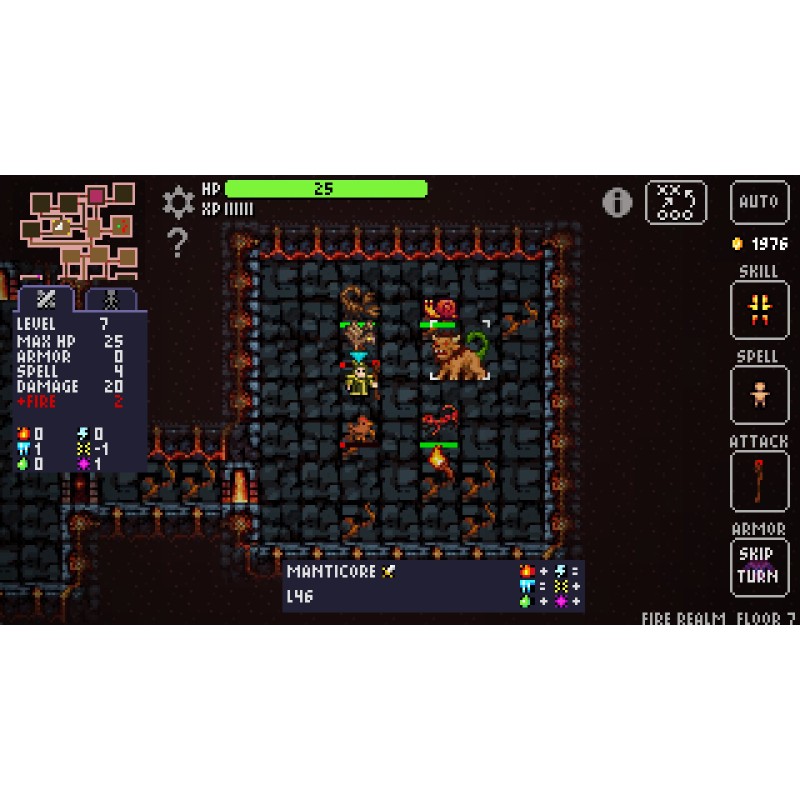Click the question mark help icon
Screen dimensions: 800x800
(178, 242)
